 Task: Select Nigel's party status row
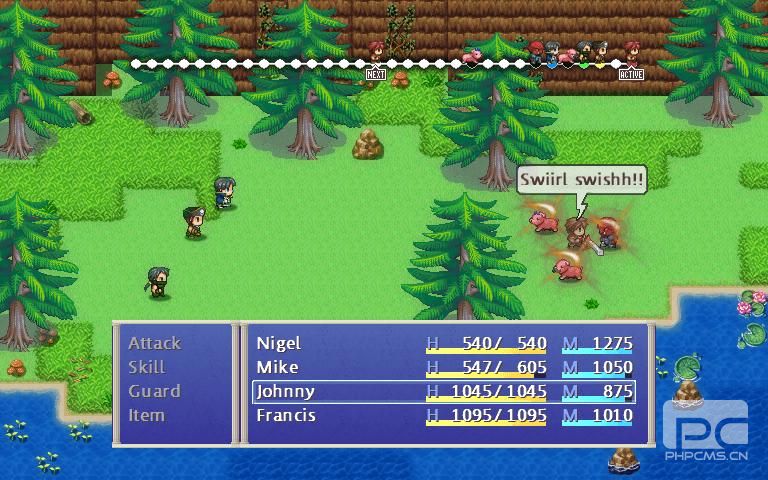click(444, 343)
